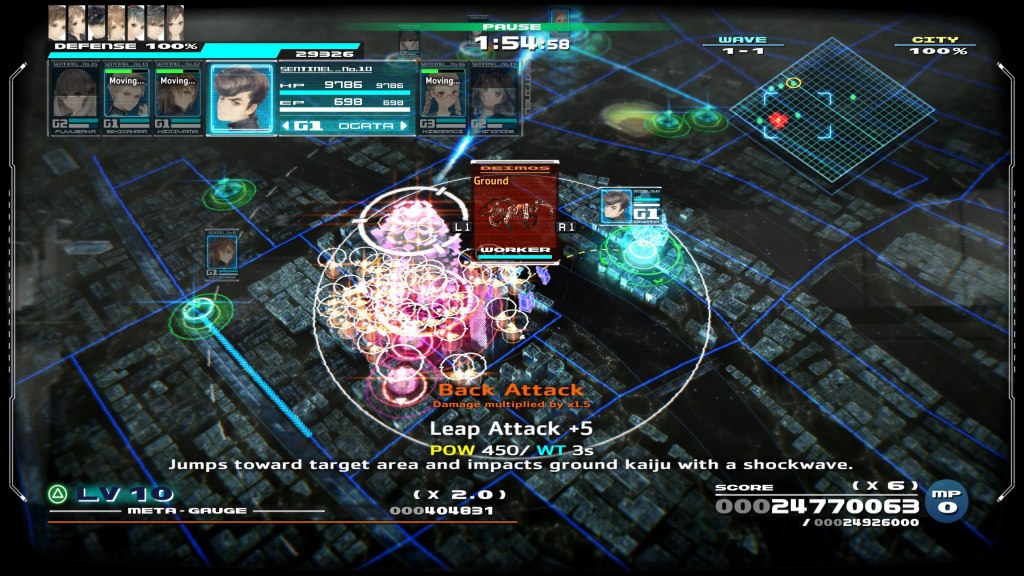This screenshot has height=576, width=1024.
Task: Click the Meta-Gauge LV 10 indicator
Action: point(110,494)
